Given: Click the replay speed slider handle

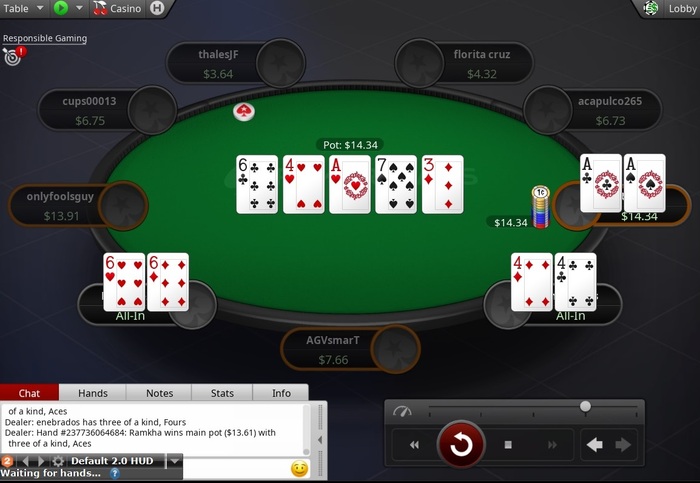Looking at the screenshot, I should [x=585, y=406].
